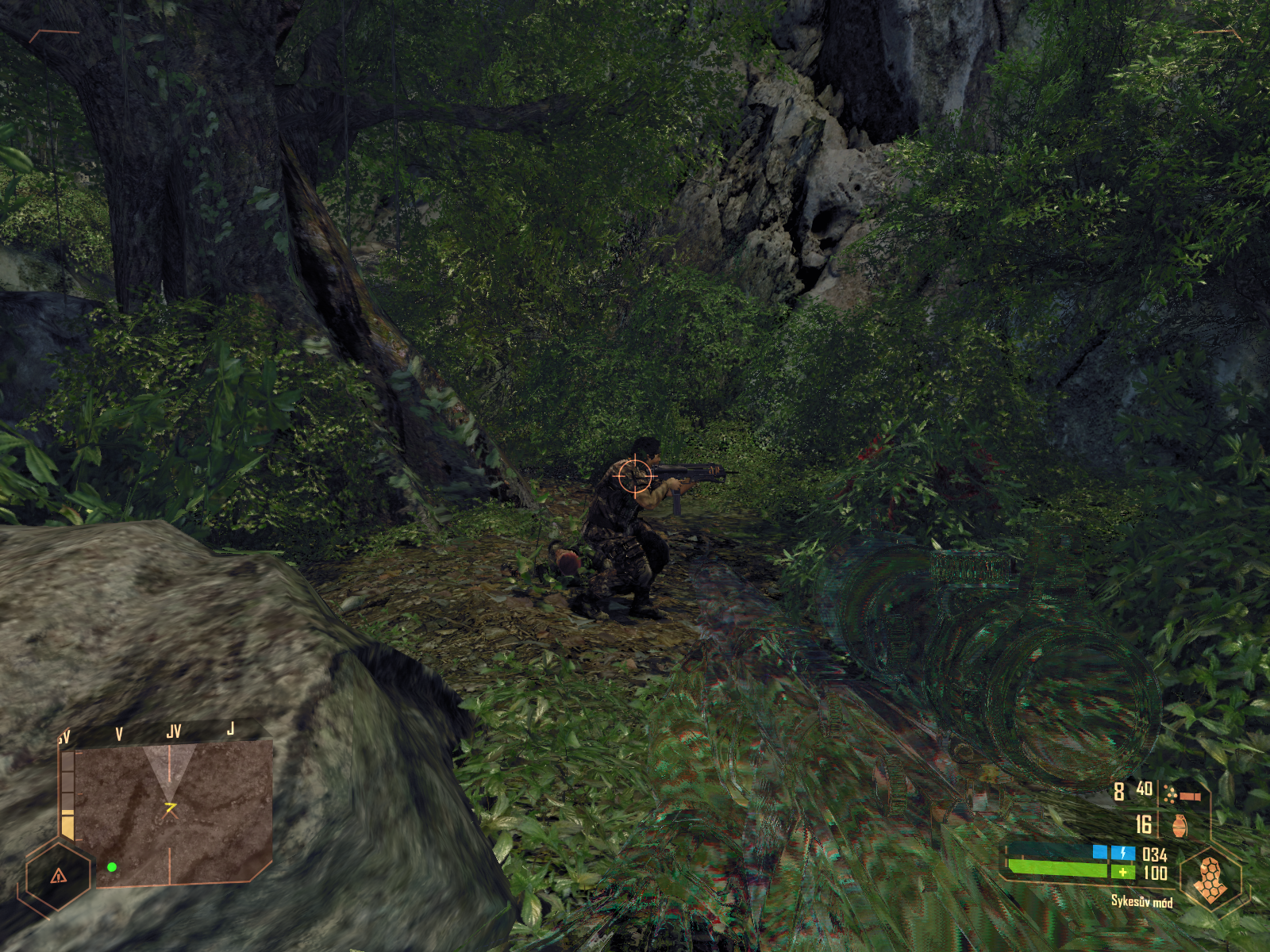The width and height of the screenshot is (1270, 952).
Task: Open the nanosuit mode hexagon icon
Action: 1210,880
